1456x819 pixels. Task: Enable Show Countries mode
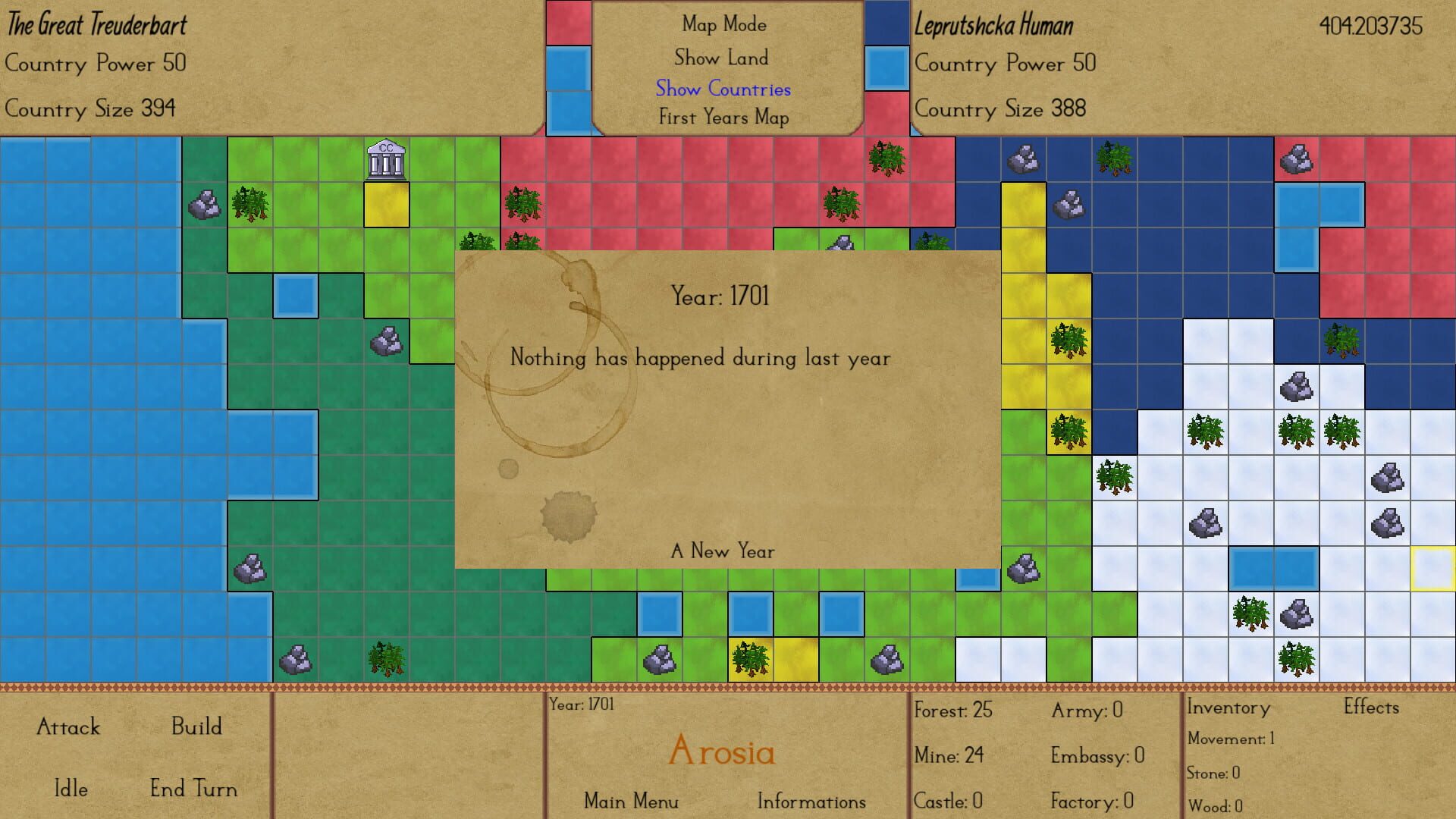tap(723, 89)
